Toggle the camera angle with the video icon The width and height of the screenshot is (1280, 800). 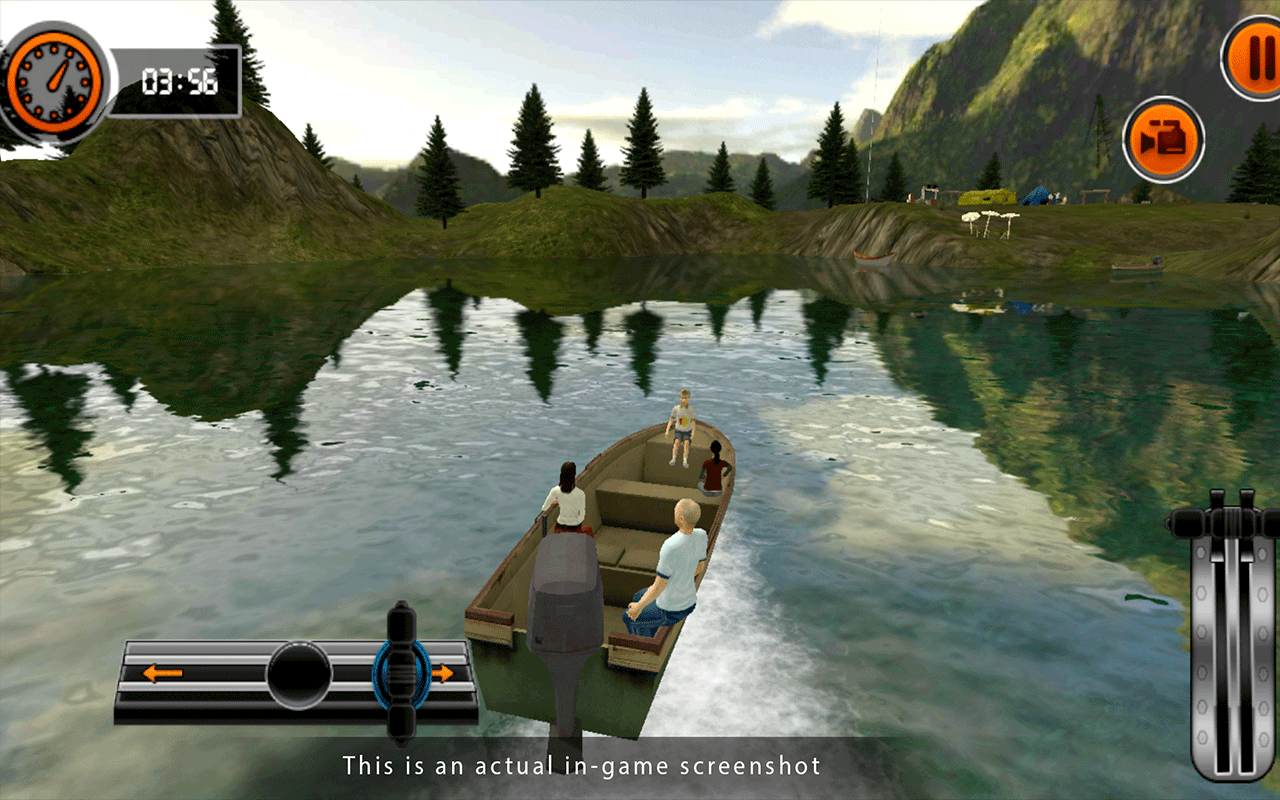[x=1163, y=140]
